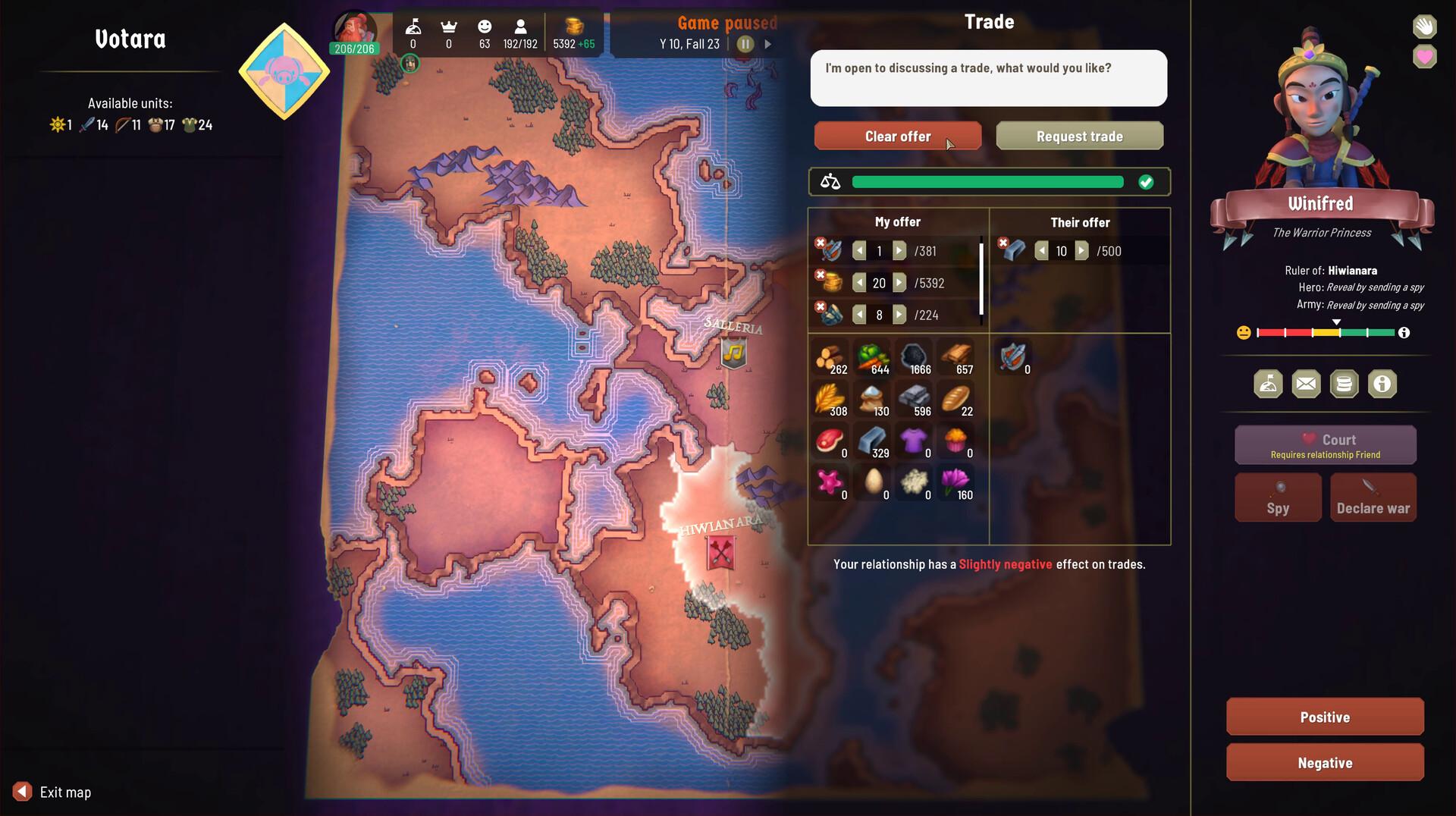Image resolution: width=1456 pixels, height=816 pixels.
Task: Select the pink heart icon at top right
Action: pyautogui.click(x=1424, y=57)
